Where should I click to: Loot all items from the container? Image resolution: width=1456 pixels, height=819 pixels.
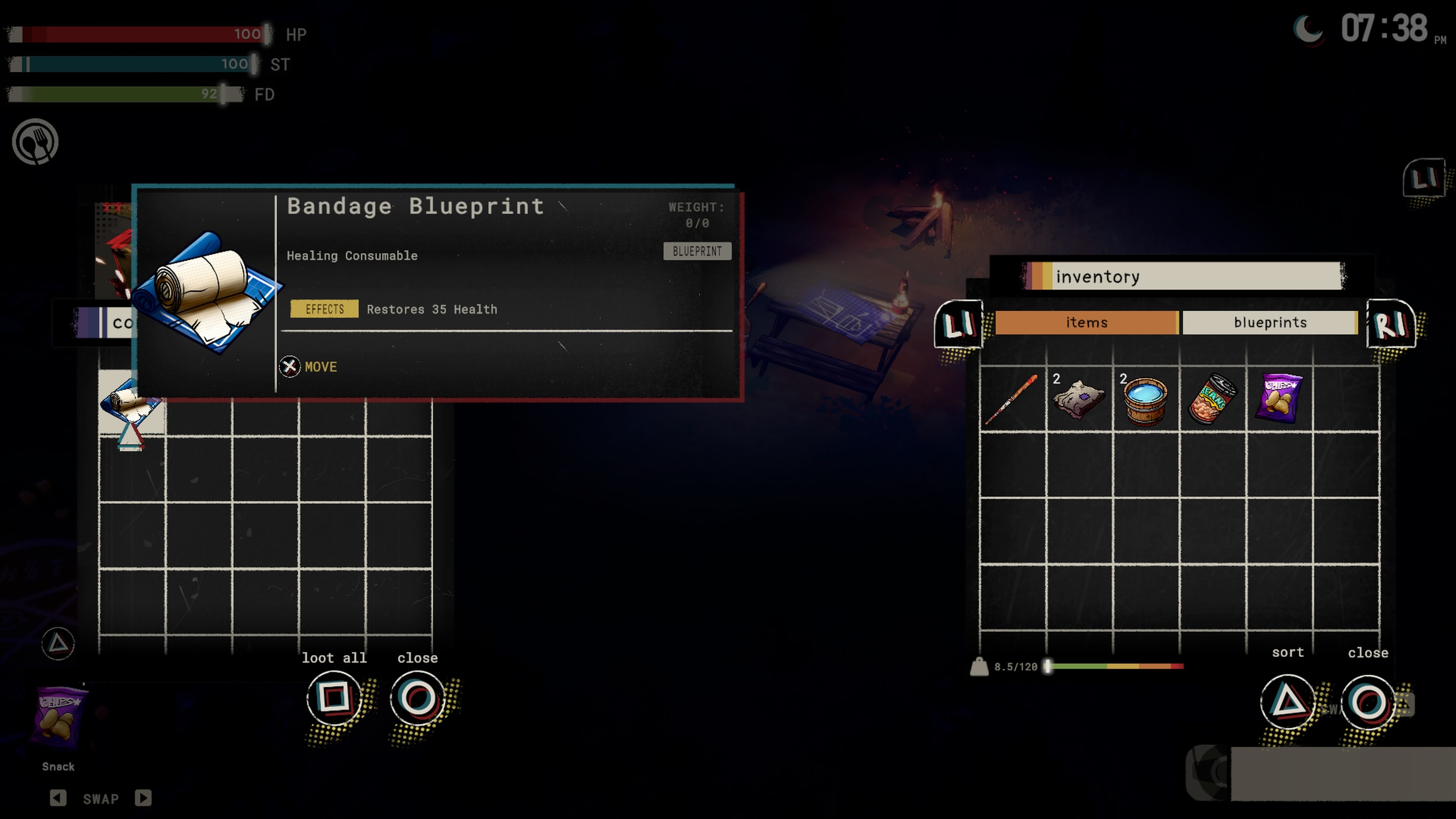pyautogui.click(x=334, y=698)
